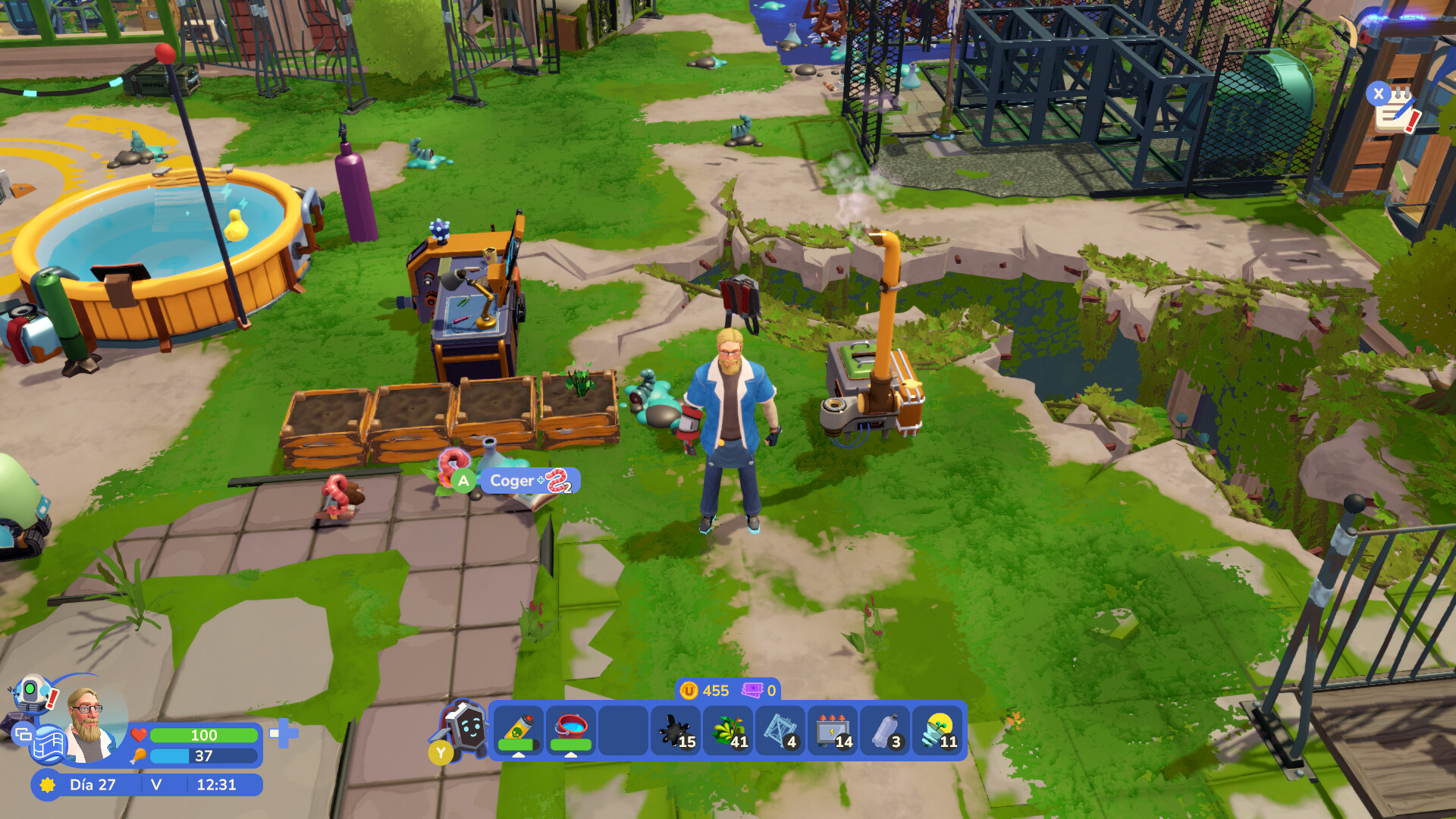Select the green plant item stack
The height and width of the screenshot is (819, 1456).
pos(729,731)
